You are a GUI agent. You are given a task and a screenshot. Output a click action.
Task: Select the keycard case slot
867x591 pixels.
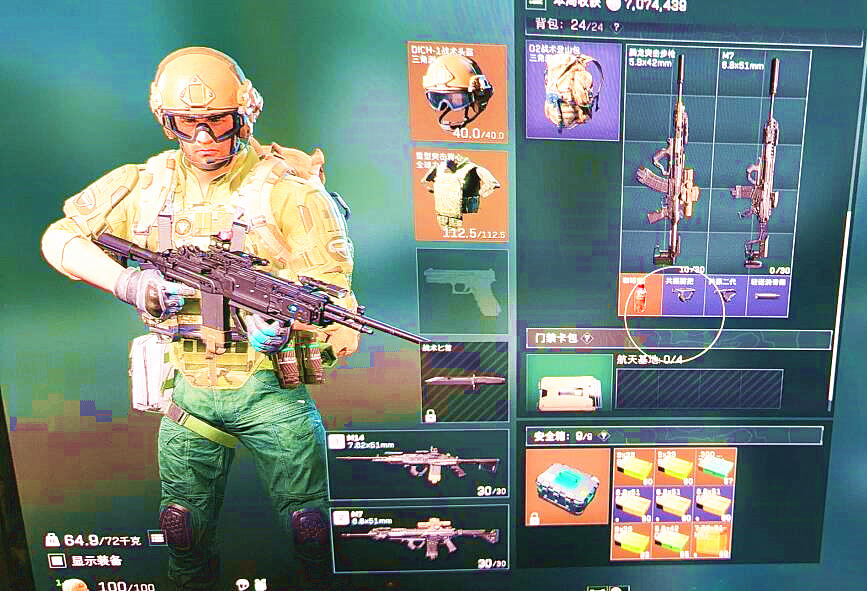568,382
